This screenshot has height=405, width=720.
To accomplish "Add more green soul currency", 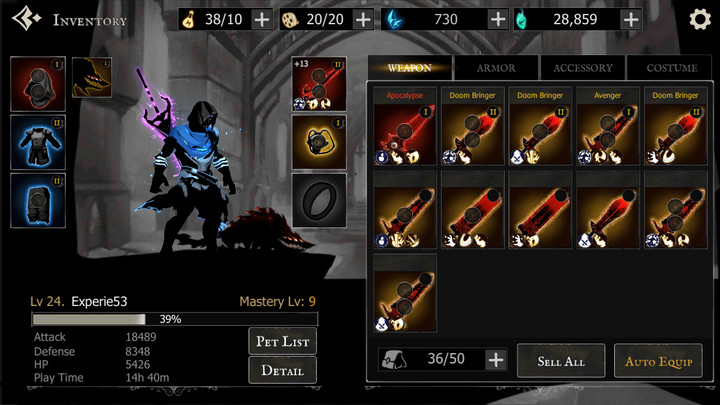I will click(x=630, y=19).
